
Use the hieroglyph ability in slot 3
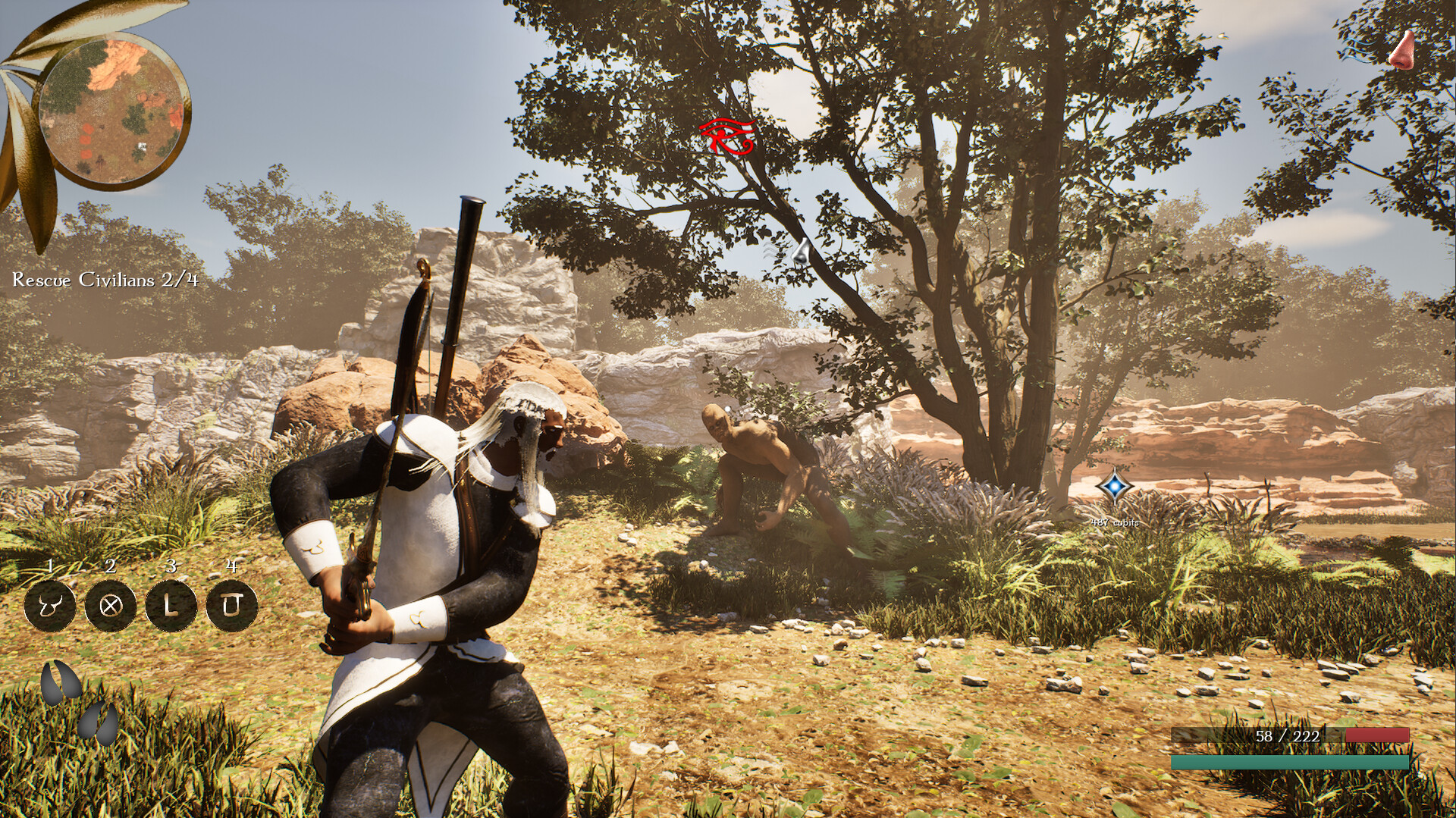click(x=171, y=605)
